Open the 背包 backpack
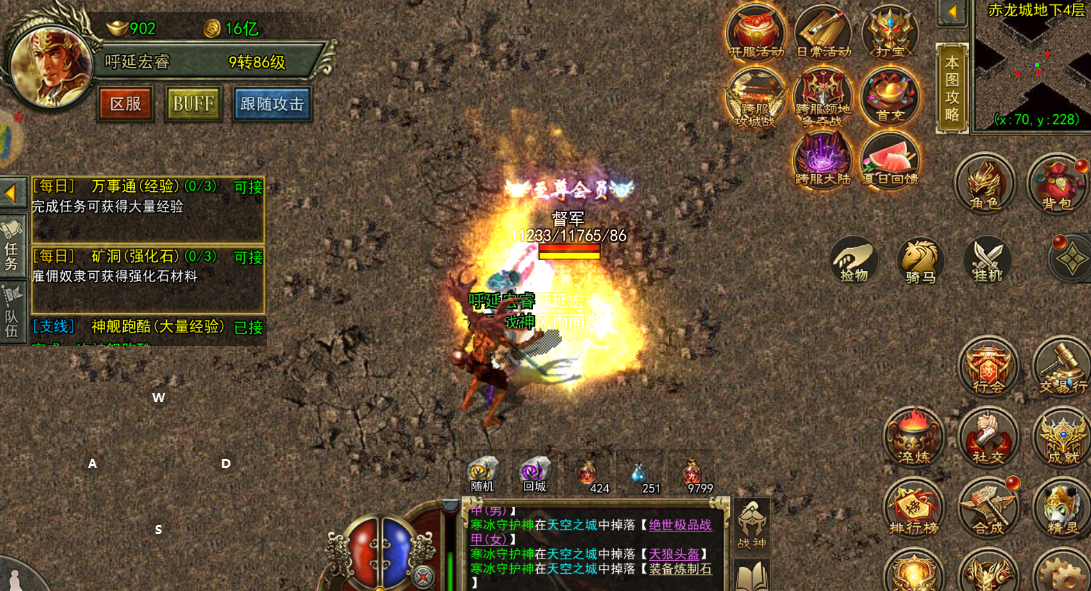 pyautogui.click(x=1056, y=184)
